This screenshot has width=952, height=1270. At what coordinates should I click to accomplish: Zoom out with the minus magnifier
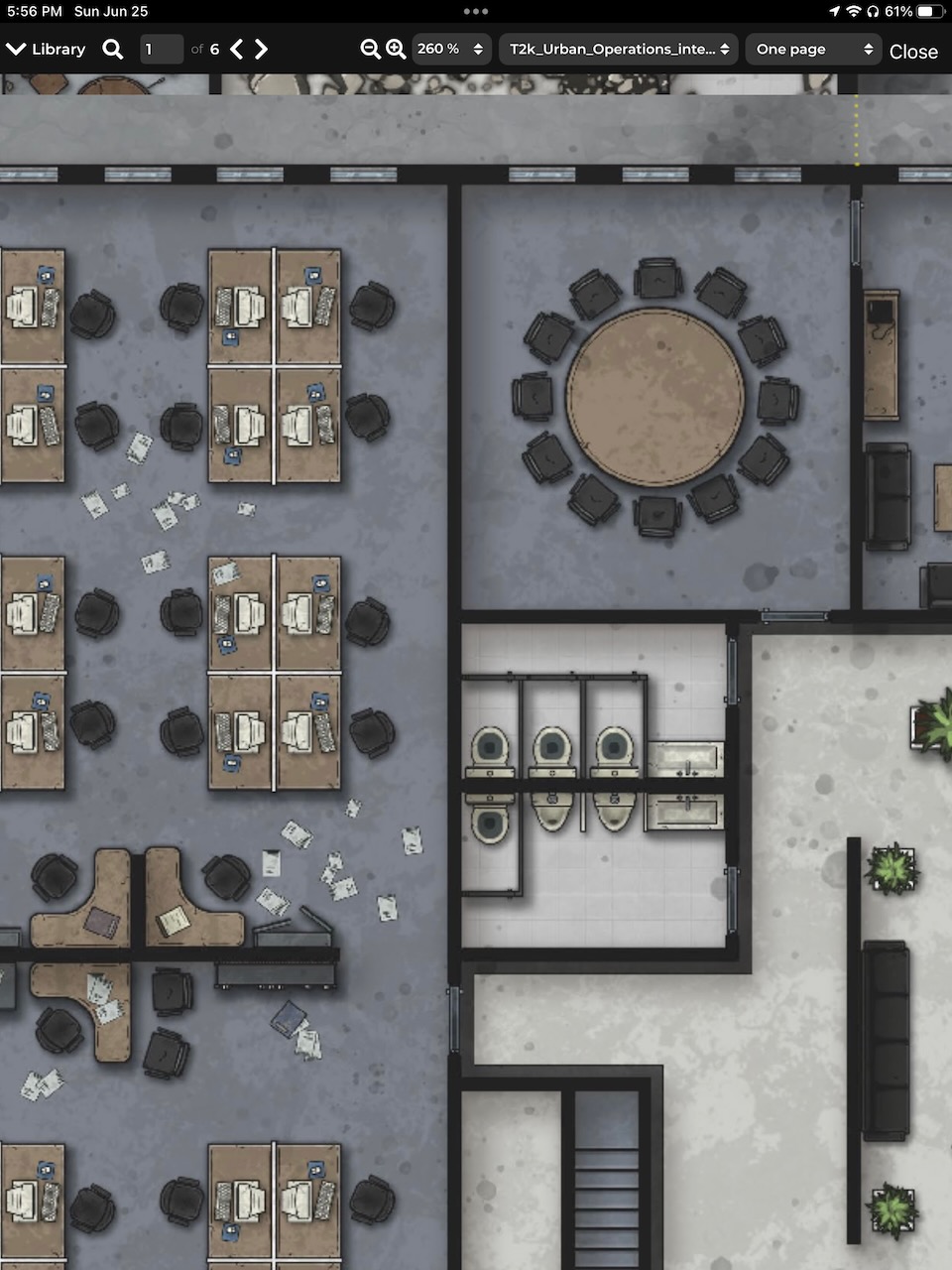pos(370,49)
